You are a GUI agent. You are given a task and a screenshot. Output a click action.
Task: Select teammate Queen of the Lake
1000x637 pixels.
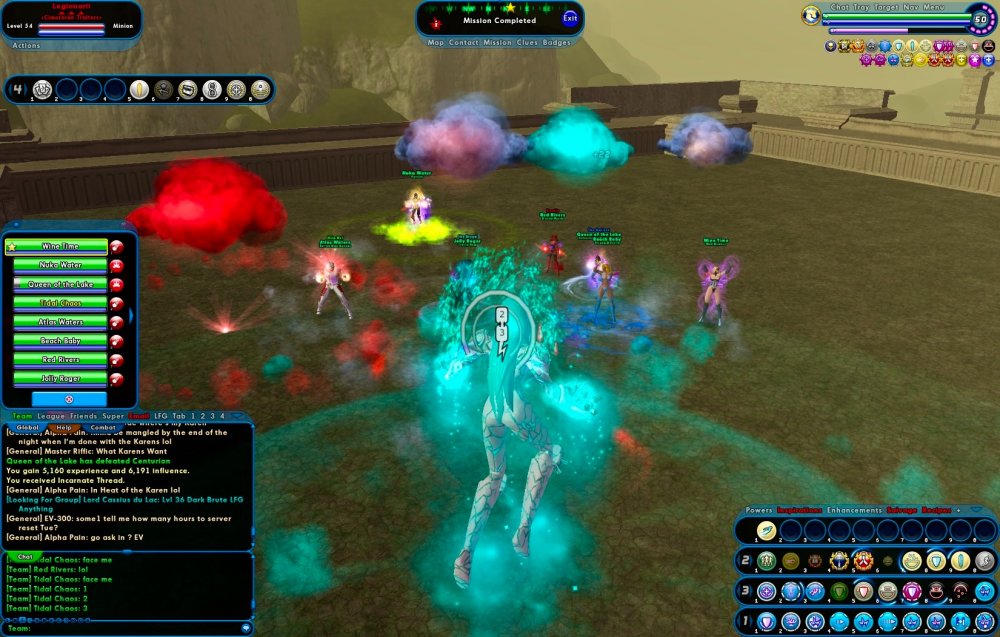(58, 284)
